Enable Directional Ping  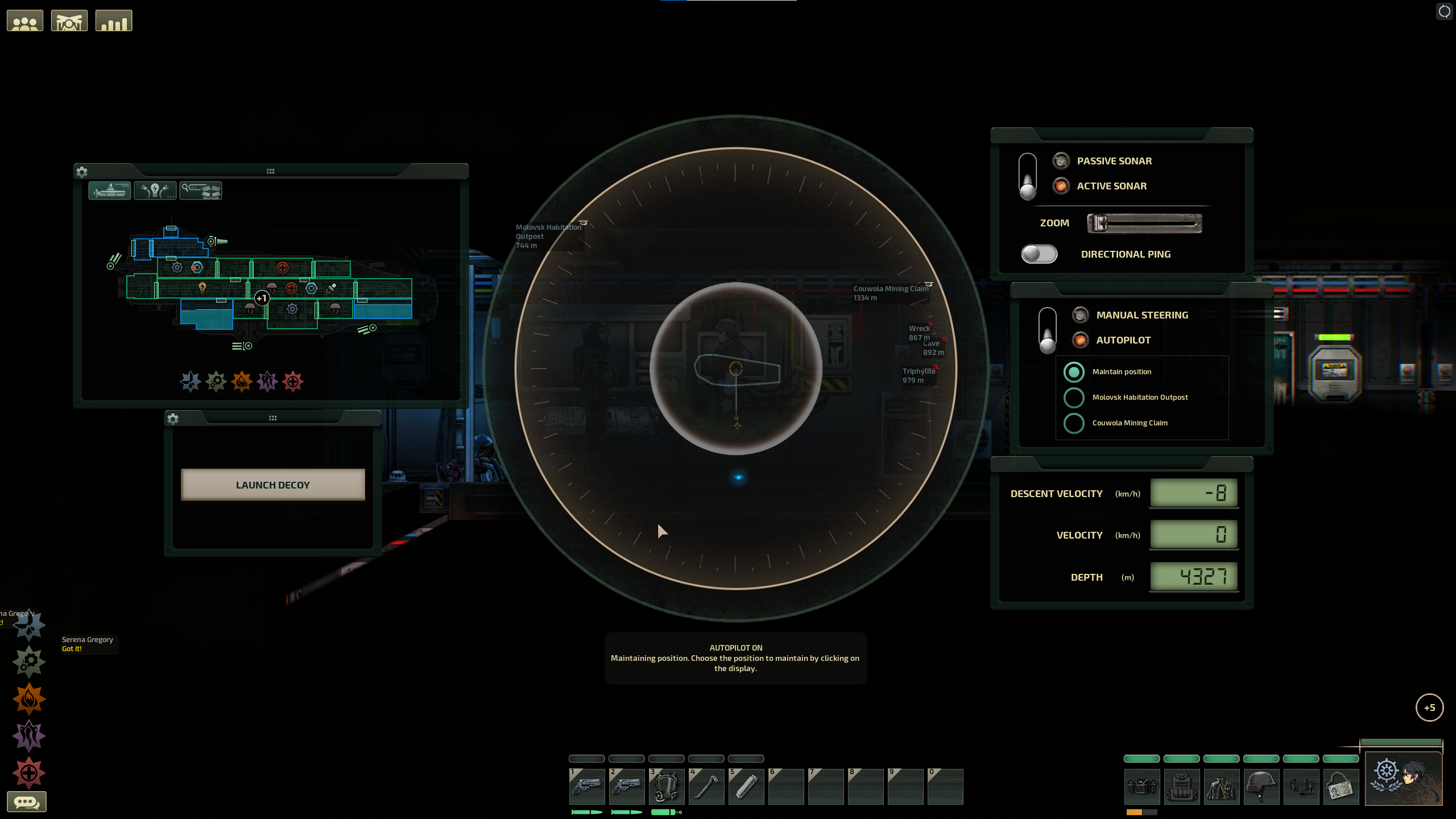point(1039,254)
